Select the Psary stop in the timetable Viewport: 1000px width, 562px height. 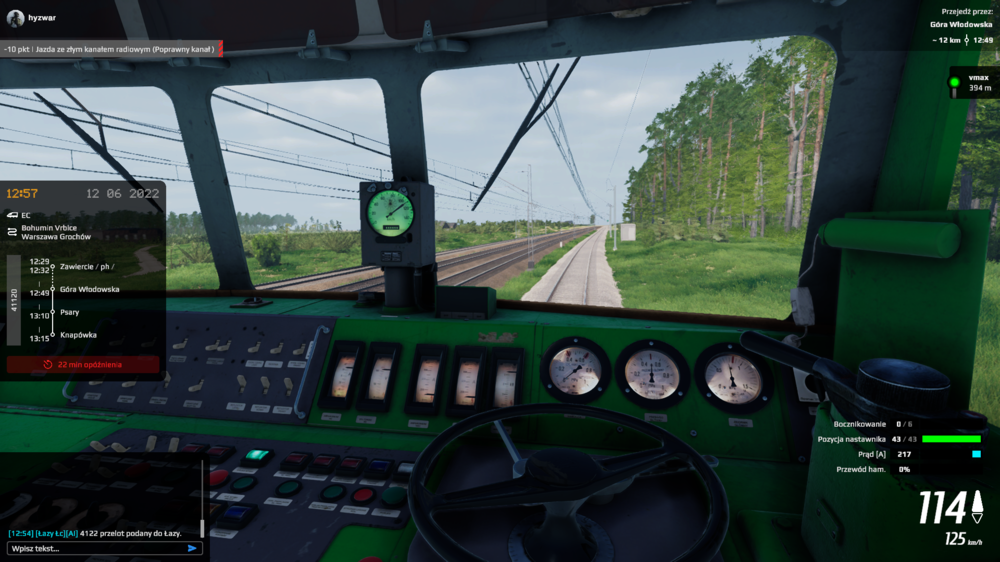(x=69, y=312)
